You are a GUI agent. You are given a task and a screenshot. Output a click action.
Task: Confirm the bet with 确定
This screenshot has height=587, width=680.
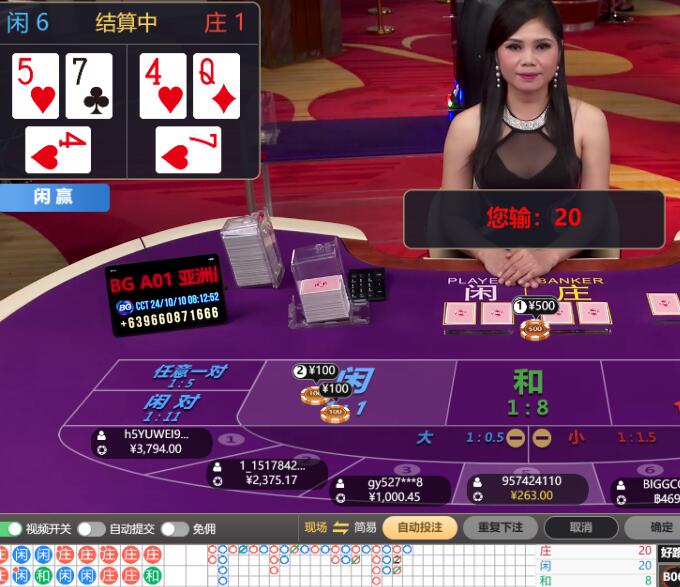tap(660, 528)
